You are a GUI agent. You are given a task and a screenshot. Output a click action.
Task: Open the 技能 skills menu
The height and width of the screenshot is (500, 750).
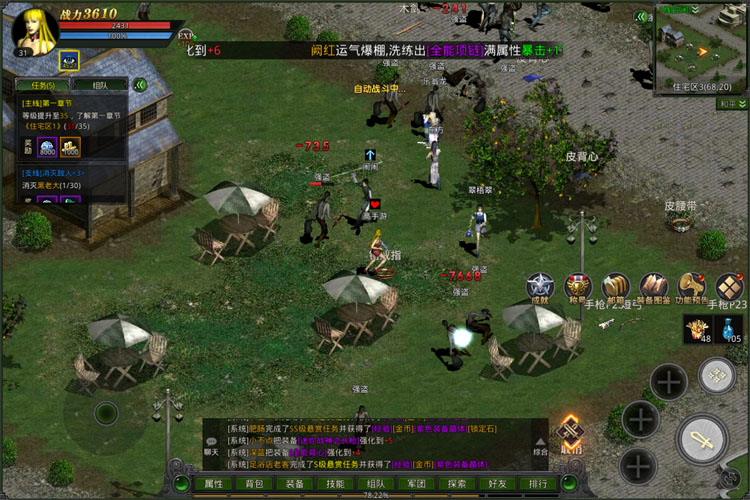335,483
